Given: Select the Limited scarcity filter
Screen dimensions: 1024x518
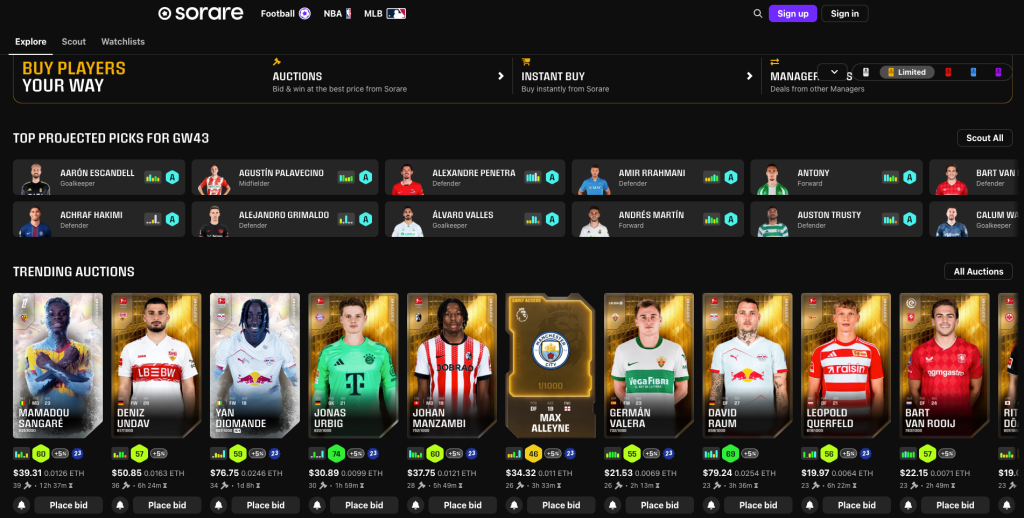Looking at the screenshot, I should 905,72.
